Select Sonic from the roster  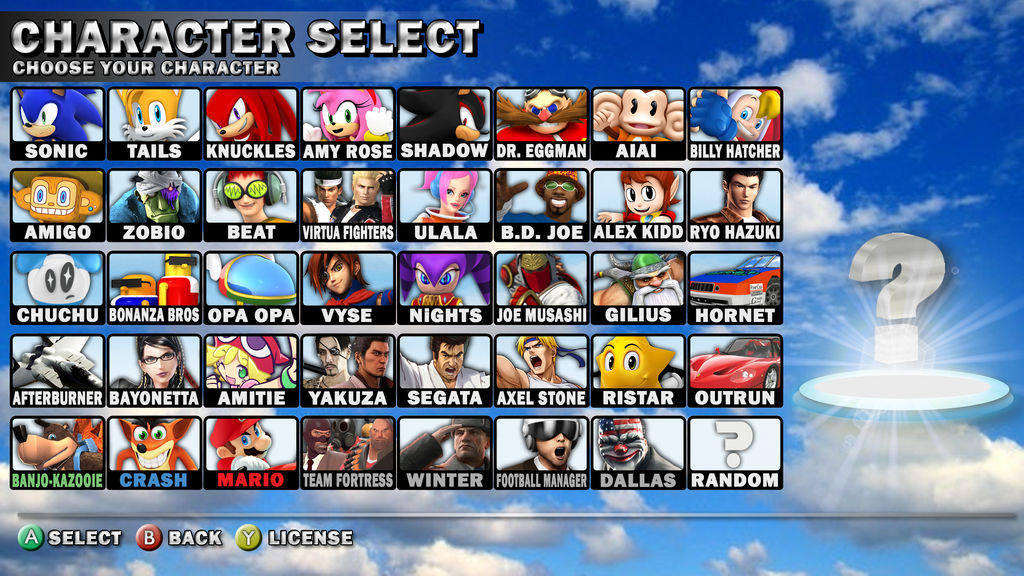57,123
